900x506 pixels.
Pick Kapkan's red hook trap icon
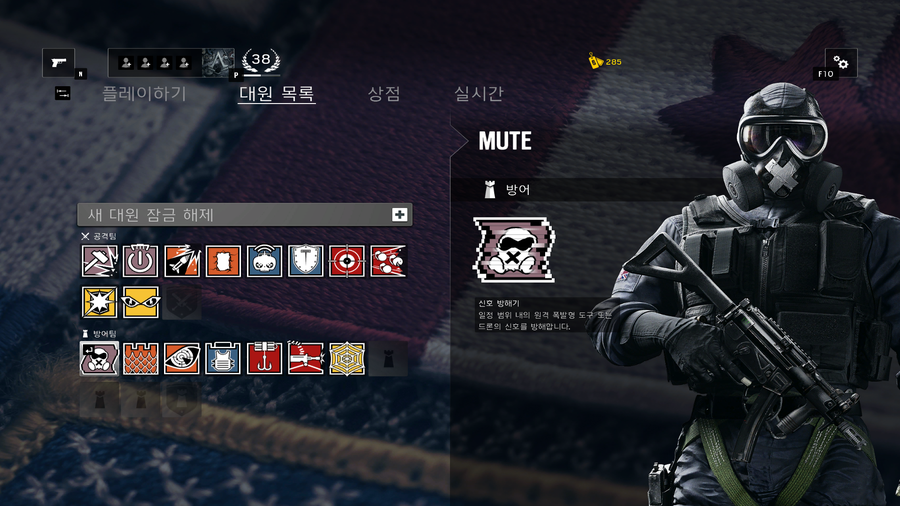[x=264, y=358]
